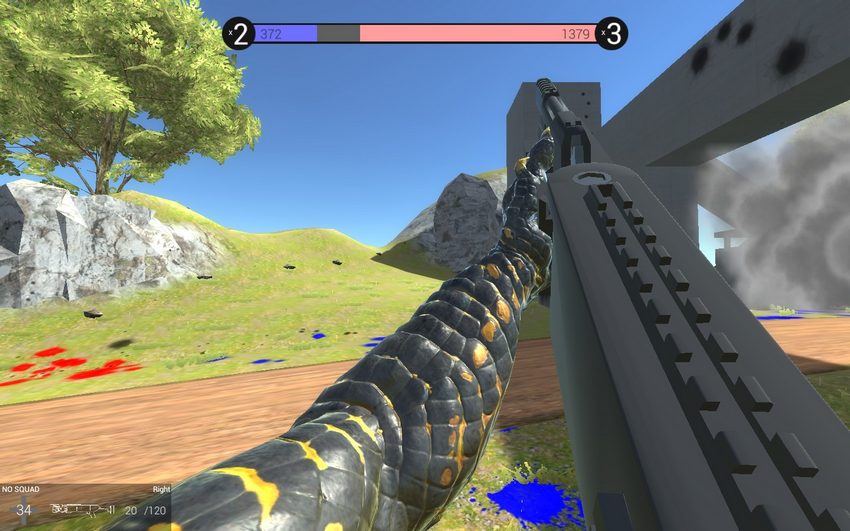
Task: Click the equipped rifle weapon icon
Action: click(x=84, y=510)
